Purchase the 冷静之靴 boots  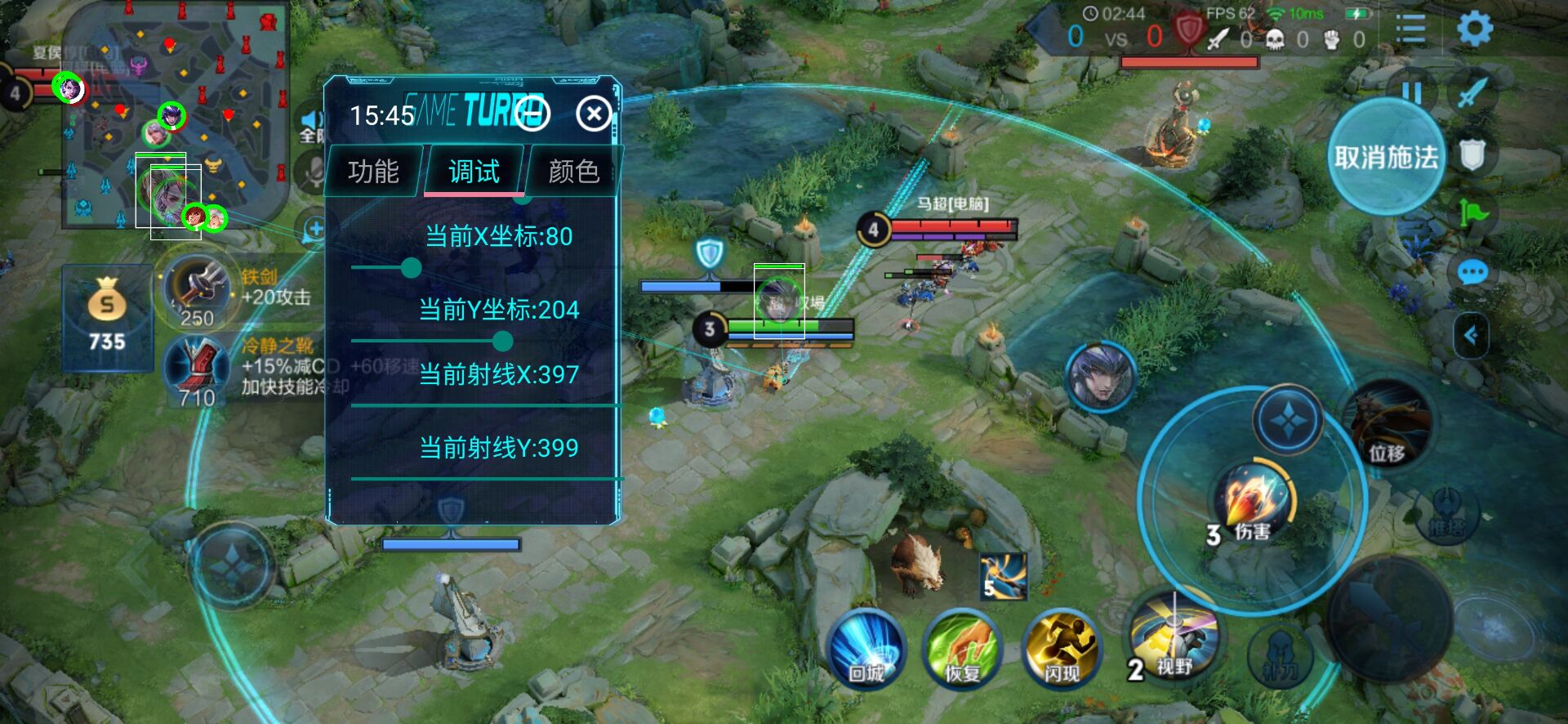tap(198, 369)
